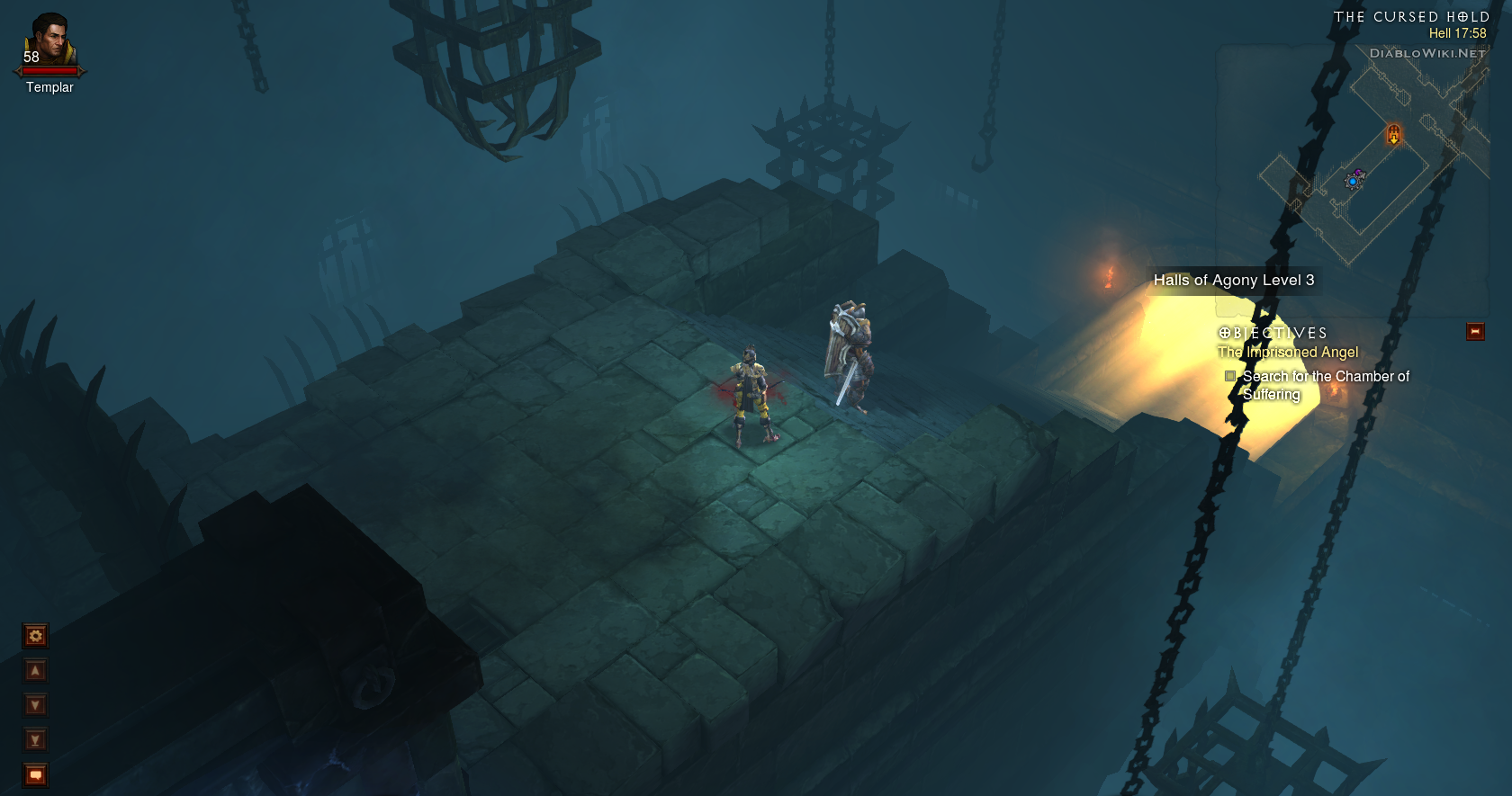Open the chat speech bubble button
1512x796 pixels.
point(35,774)
